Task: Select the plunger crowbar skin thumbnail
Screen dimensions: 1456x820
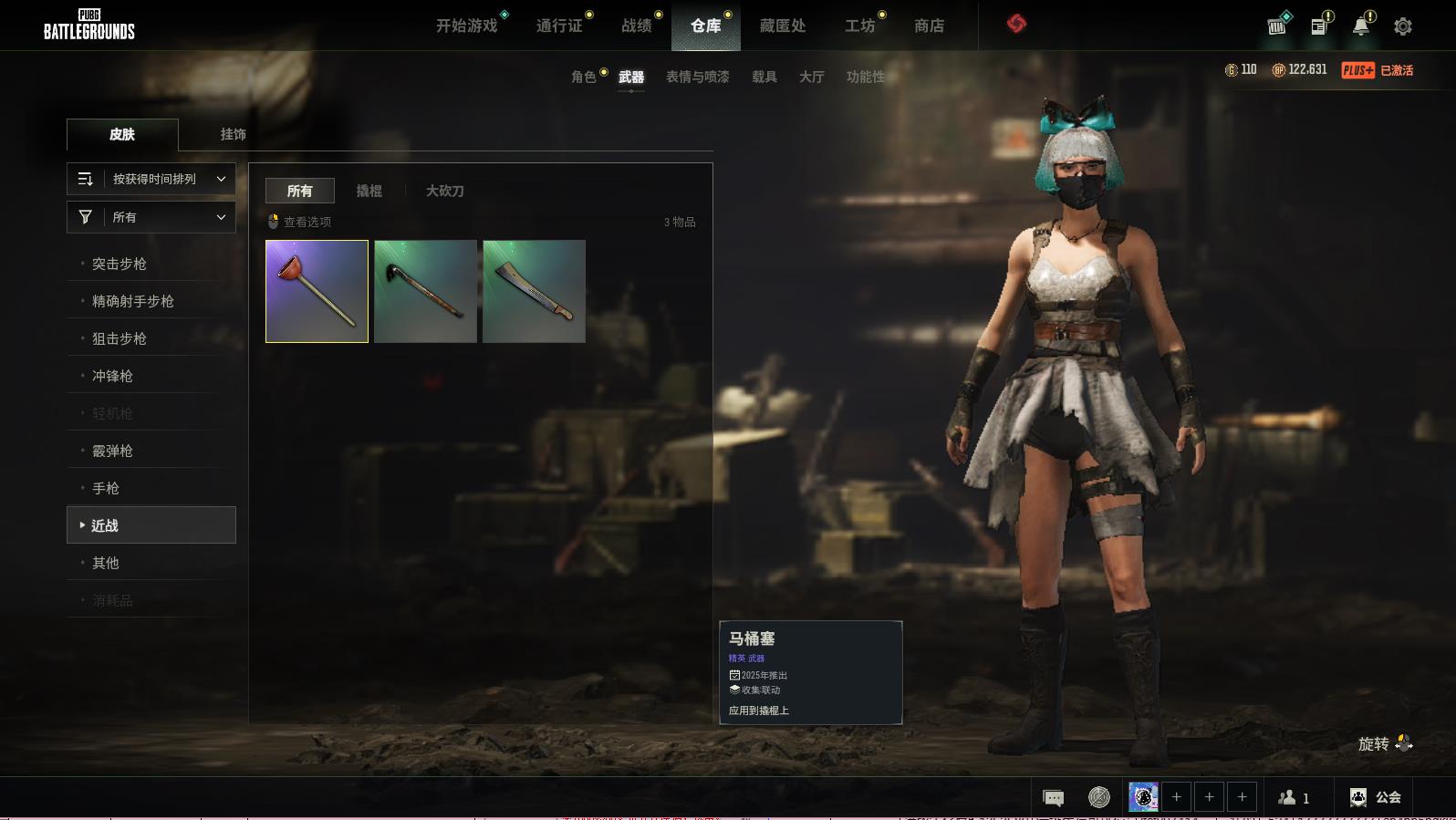Action: coord(317,291)
